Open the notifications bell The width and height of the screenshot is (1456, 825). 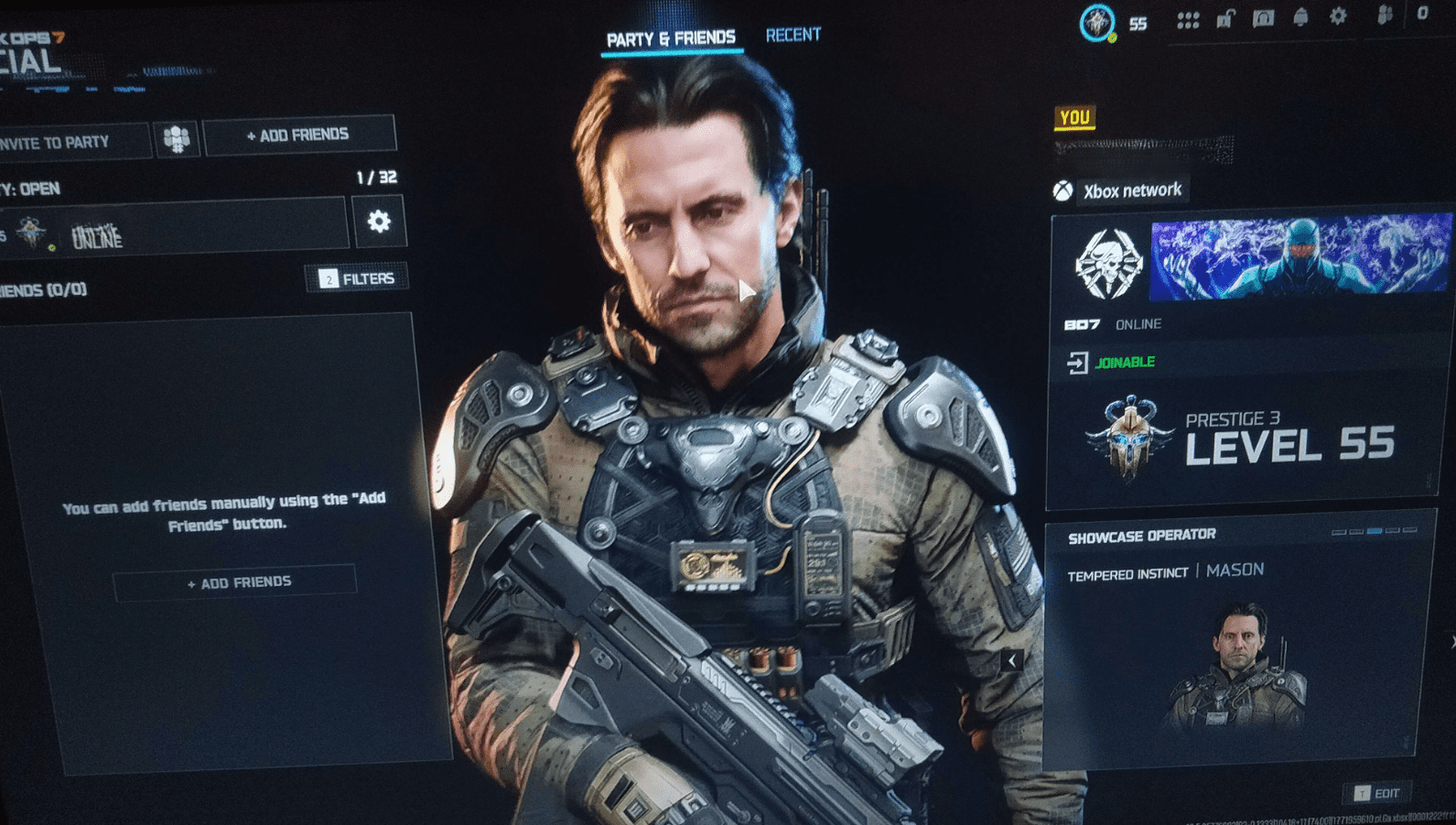pyautogui.click(x=1301, y=16)
